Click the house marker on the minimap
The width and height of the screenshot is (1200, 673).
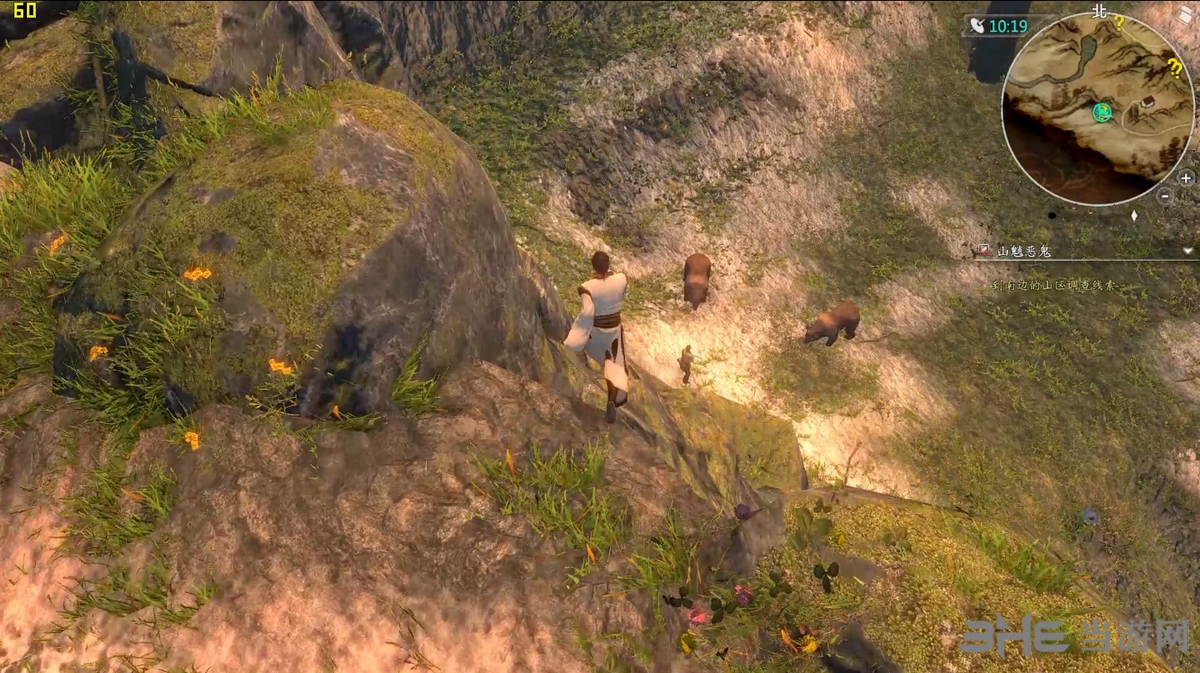pyautogui.click(x=1147, y=102)
